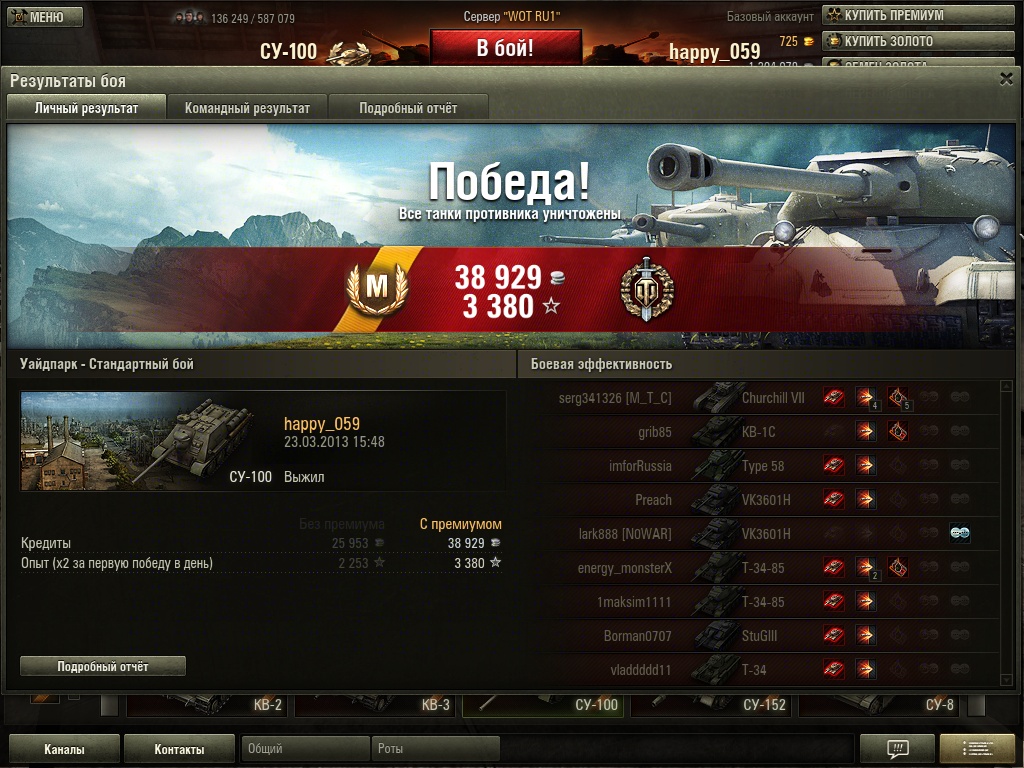Click the Подробный отчёт button below stats
This screenshot has height=768, width=1024.
point(103,666)
